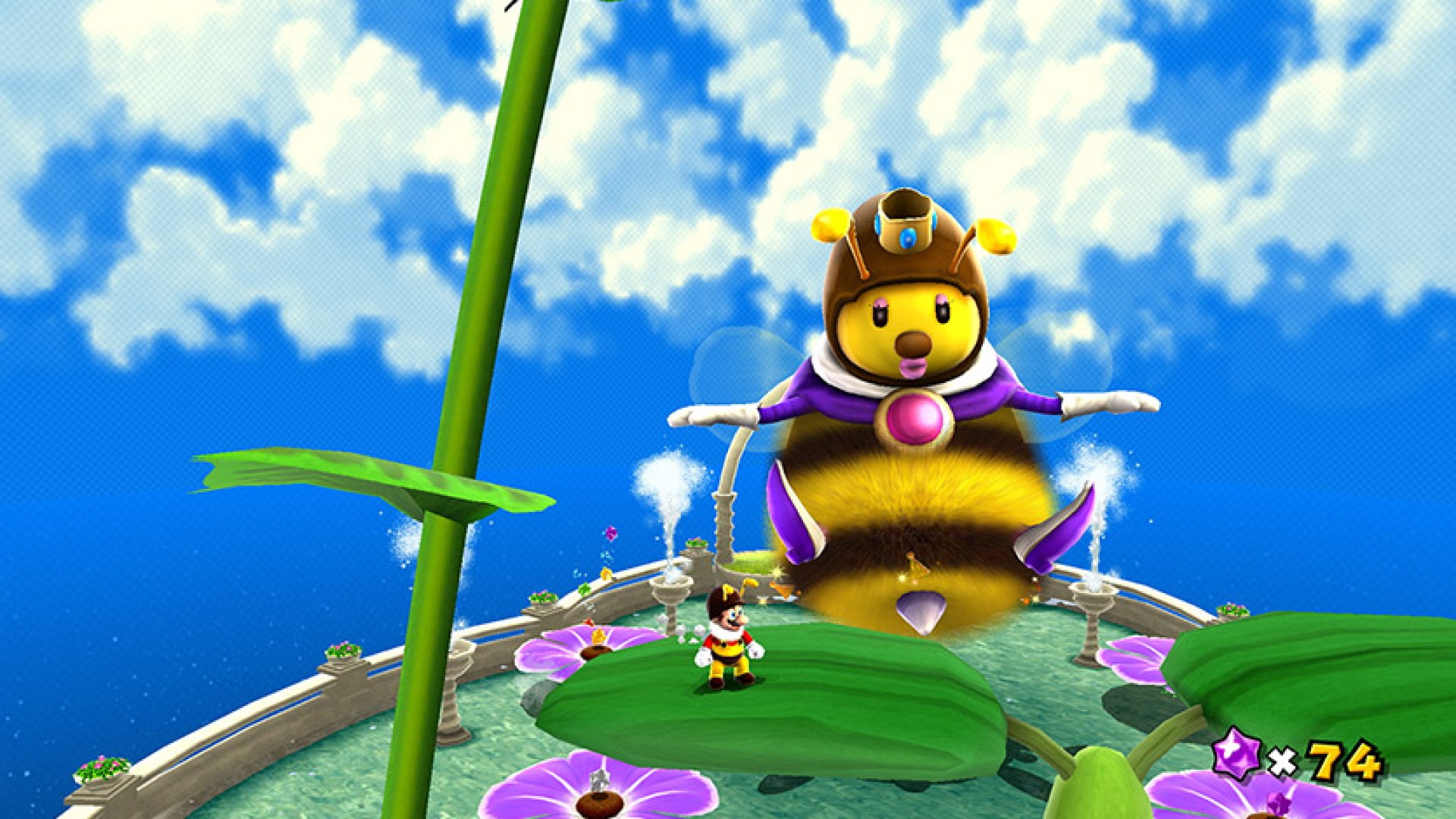Screen dimensions: 1456x819
Task: Click the purple Star Bit above the bridge
Action: (610, 534)
